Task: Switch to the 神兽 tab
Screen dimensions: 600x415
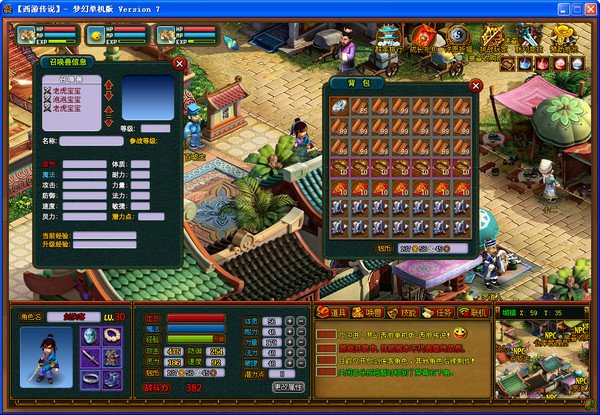Action: tap(366, 313)
